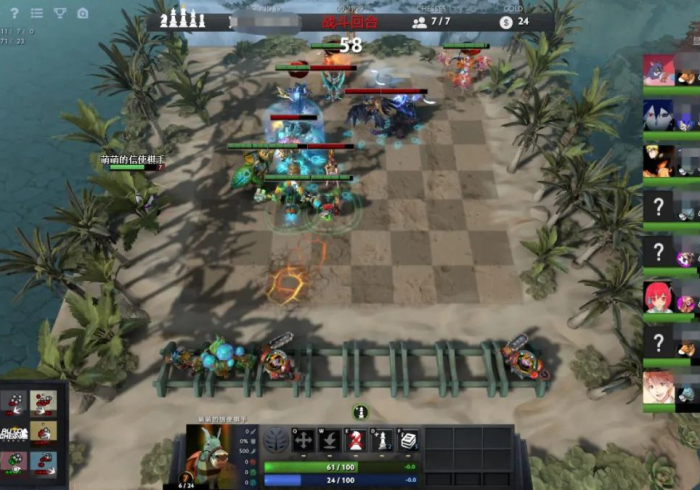The image size is (700, 490).
Task: Open the trophy leaderboard icon
Action: pyautogui.click(x=60, y=13)
